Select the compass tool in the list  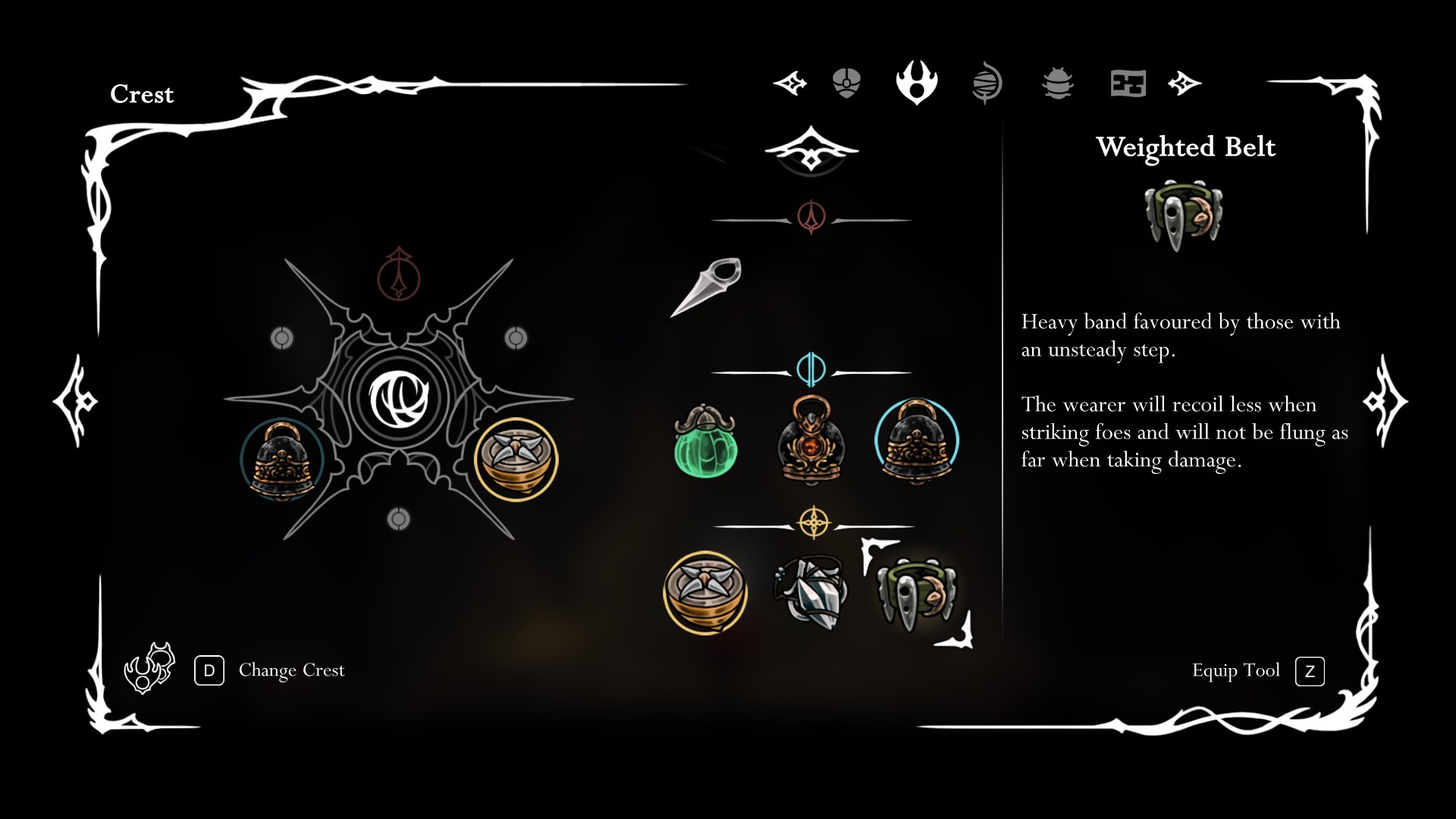pos(705,592)
